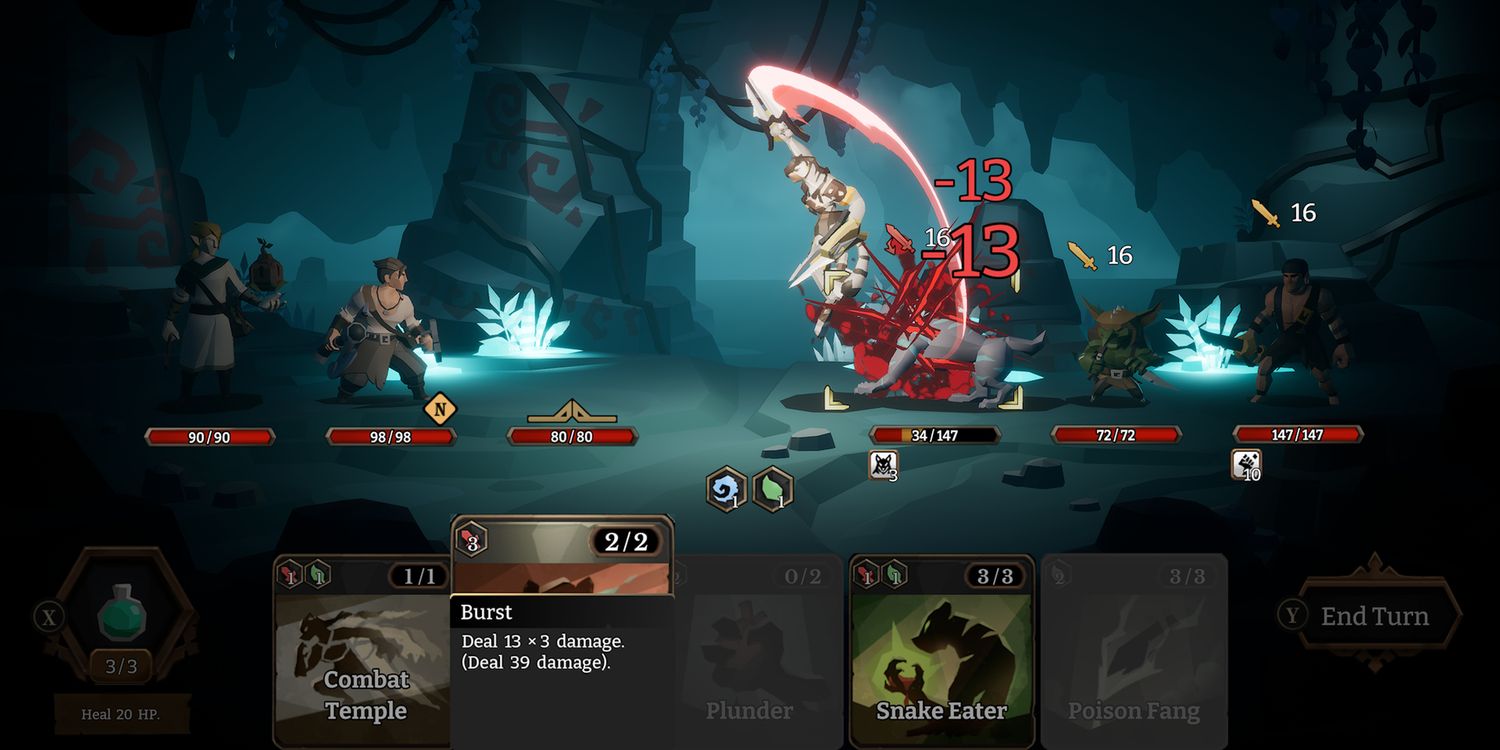Inspect the green leaf mana gem
1500x750 pixels.
point(773,490)
